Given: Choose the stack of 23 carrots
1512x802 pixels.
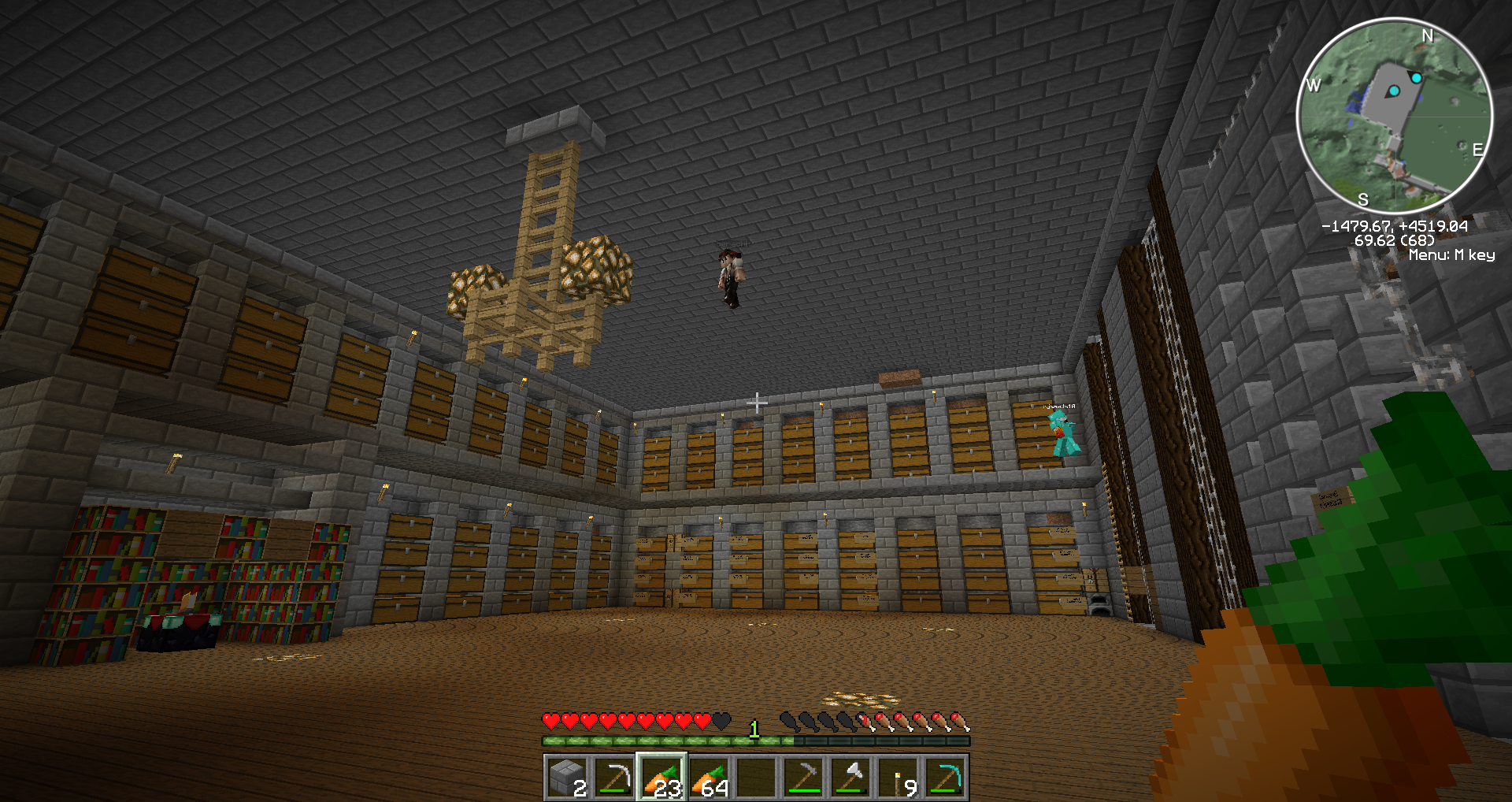Looking at the screenshot, I should (x=661, y=778).
